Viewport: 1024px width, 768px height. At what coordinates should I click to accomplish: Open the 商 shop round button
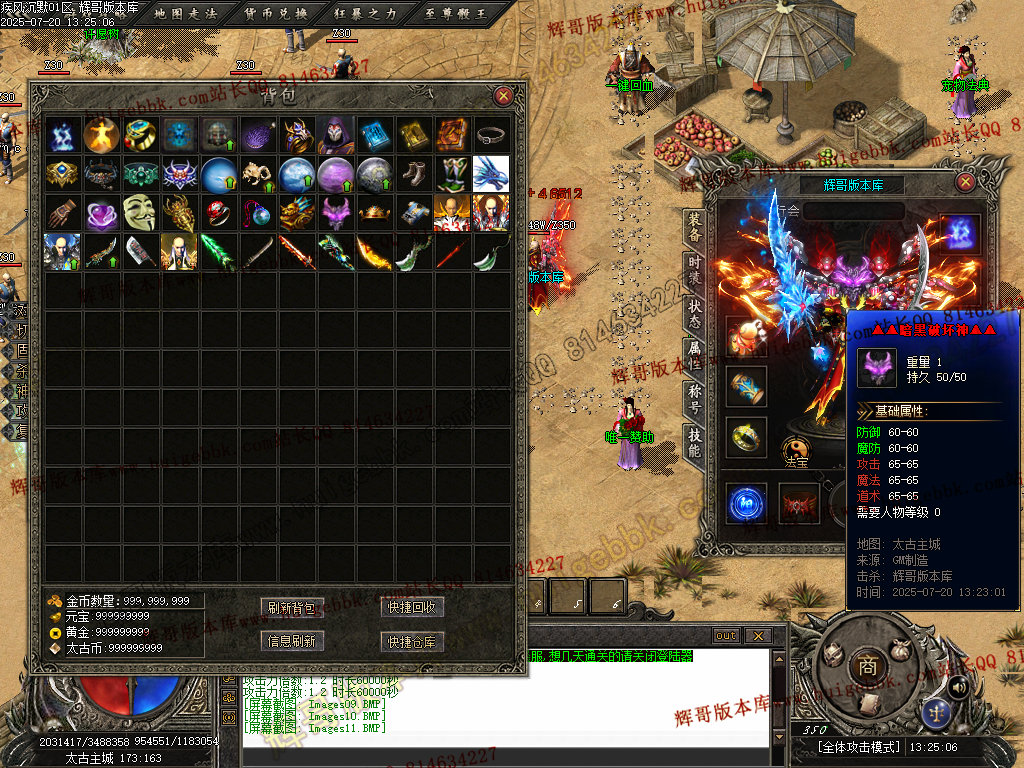coord(863,667)
